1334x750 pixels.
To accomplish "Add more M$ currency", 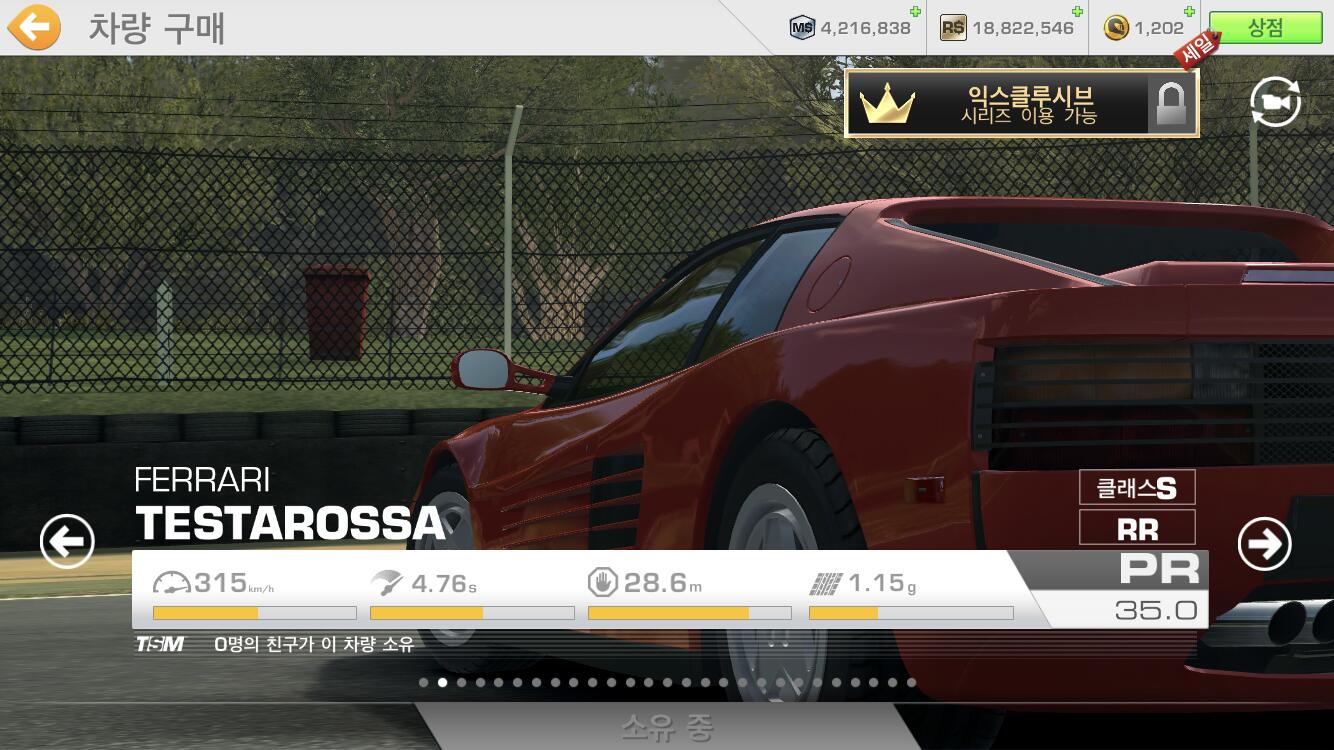I will pos(915,12).
